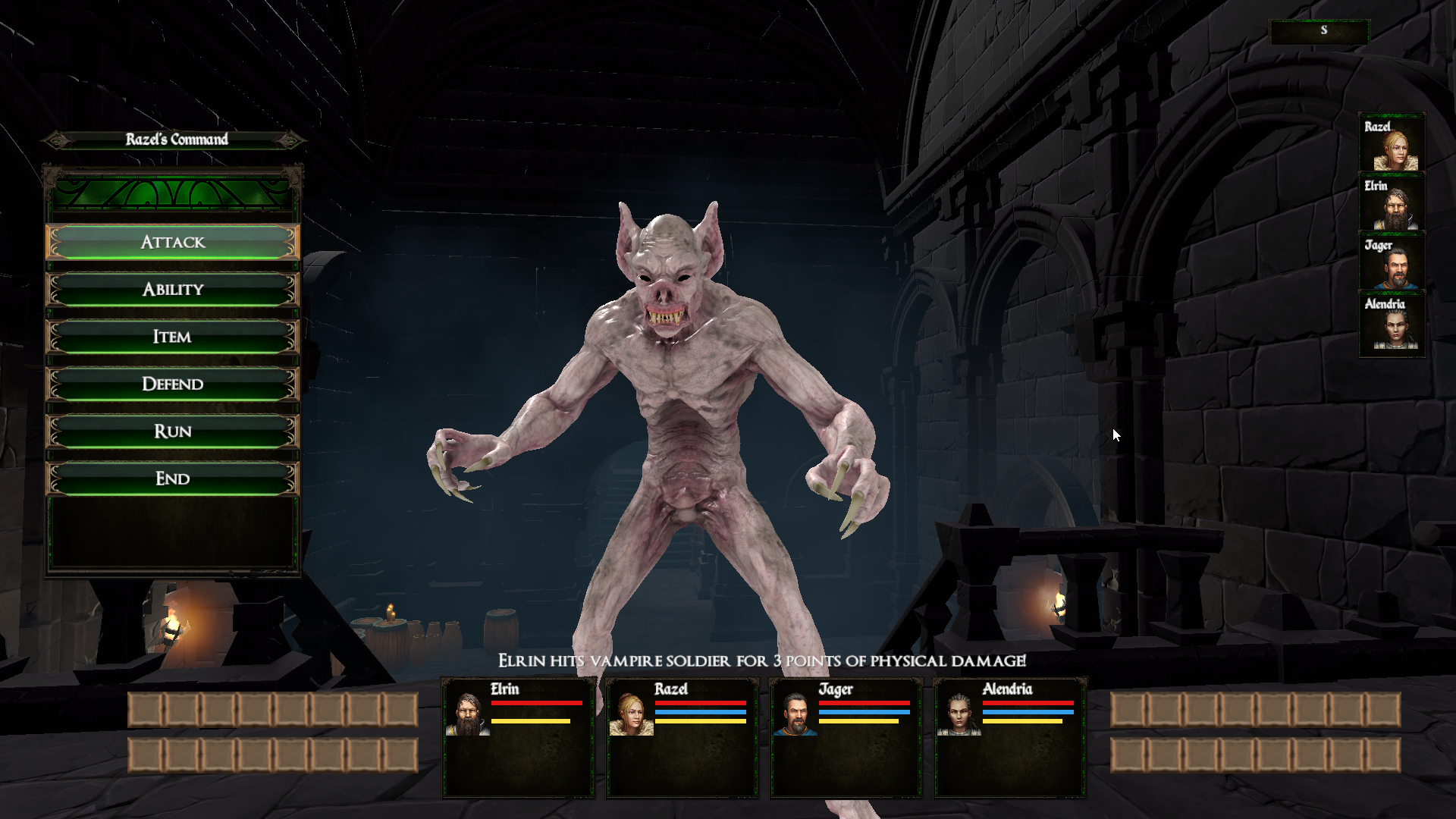Select Elrin's turn order portrait
The image size is (1456, 819).
pos(1392,203)
